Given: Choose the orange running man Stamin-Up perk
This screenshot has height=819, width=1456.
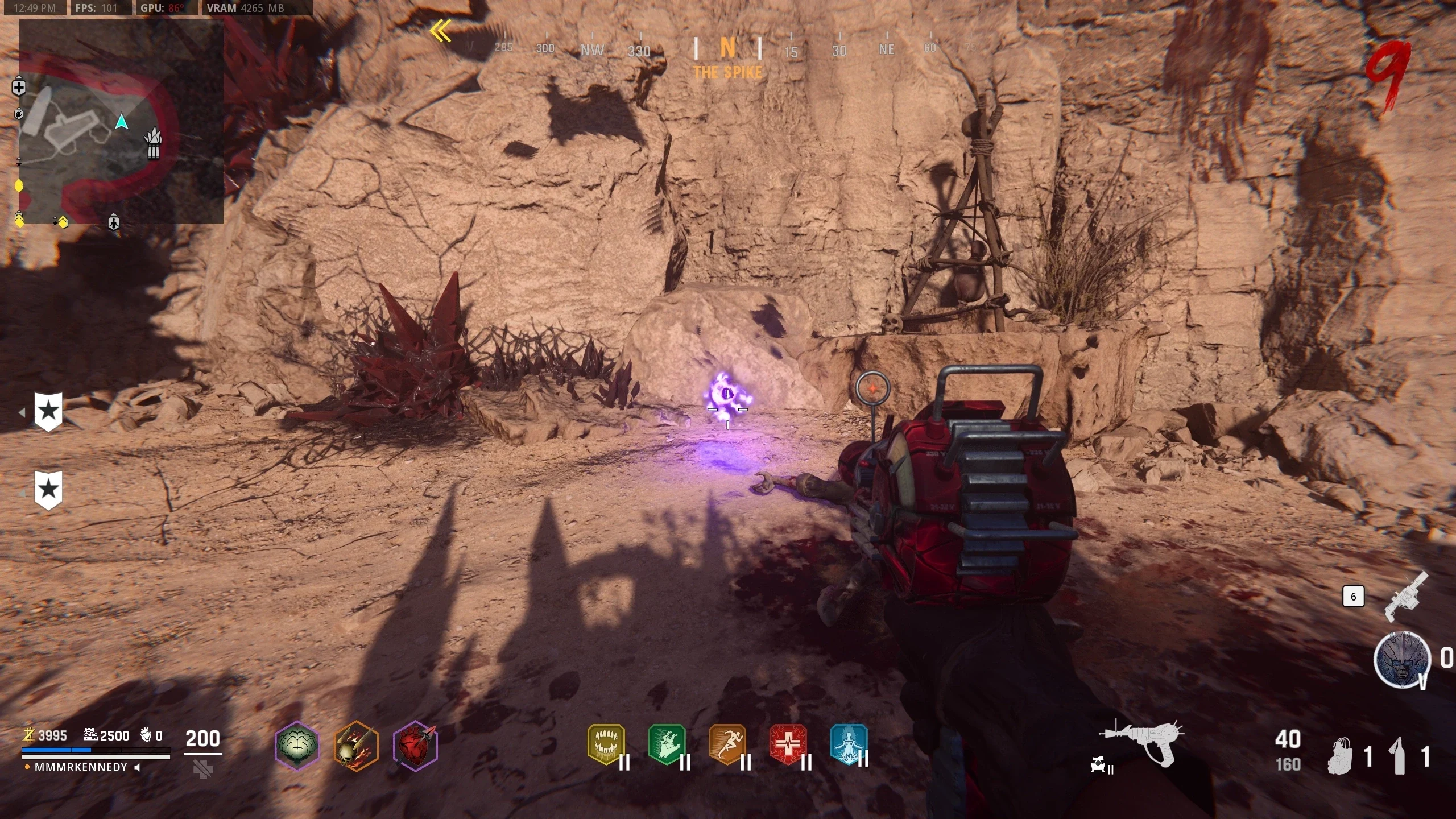Looking at the screenshot, I should coord(727,744).
